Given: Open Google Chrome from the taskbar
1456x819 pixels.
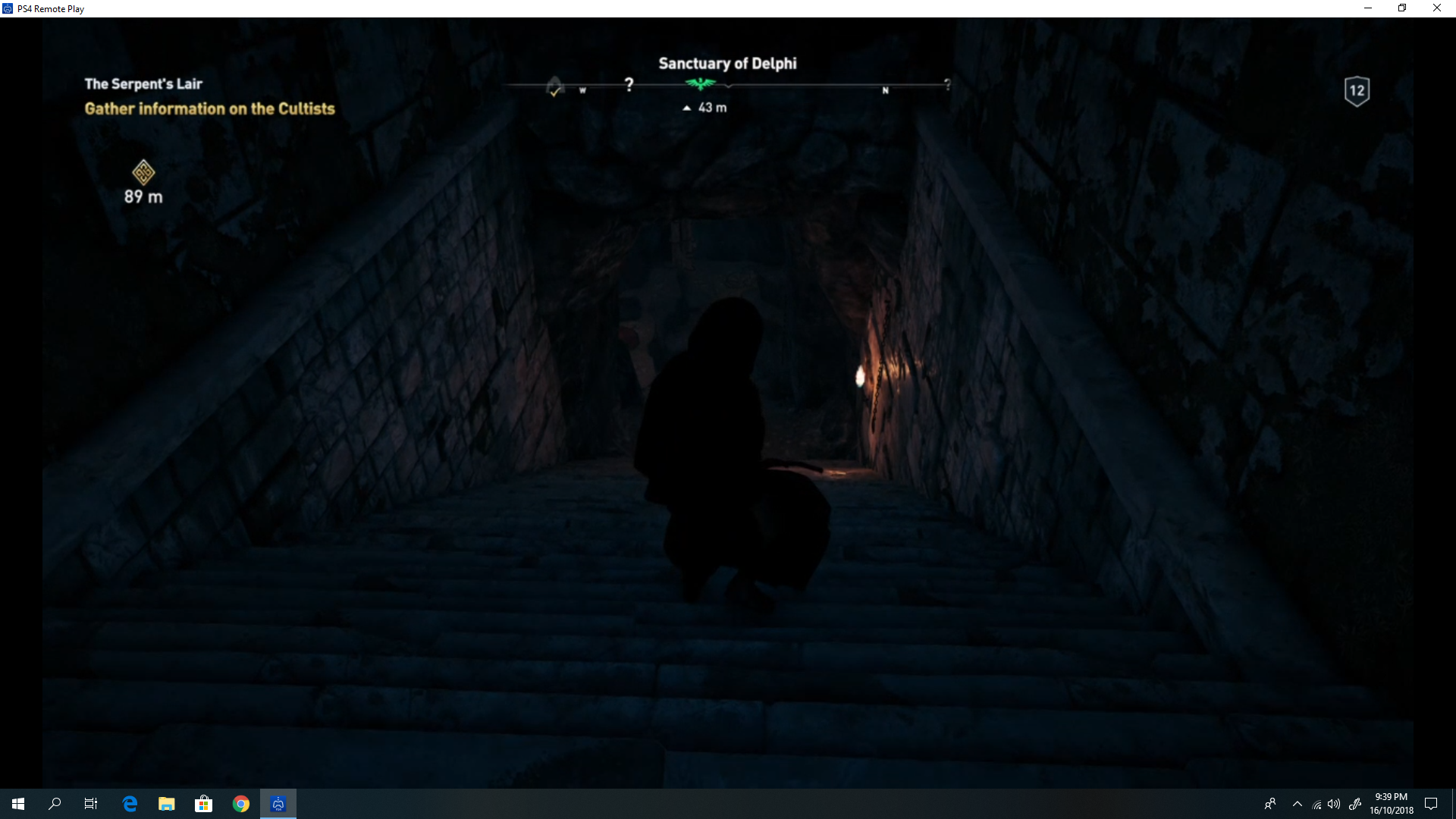Looking at the screenshot, I should pyautogui.click(x=241, y=803).
